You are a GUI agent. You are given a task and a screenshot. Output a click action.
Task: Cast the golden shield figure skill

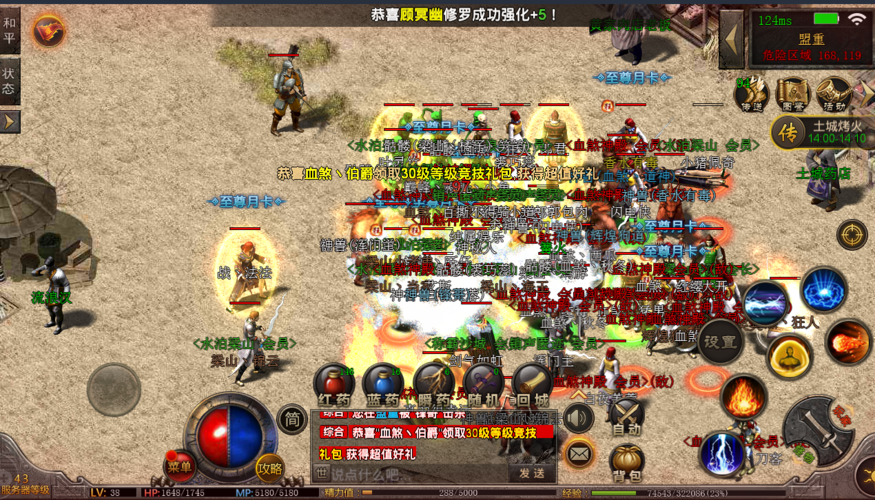point(789,357)
